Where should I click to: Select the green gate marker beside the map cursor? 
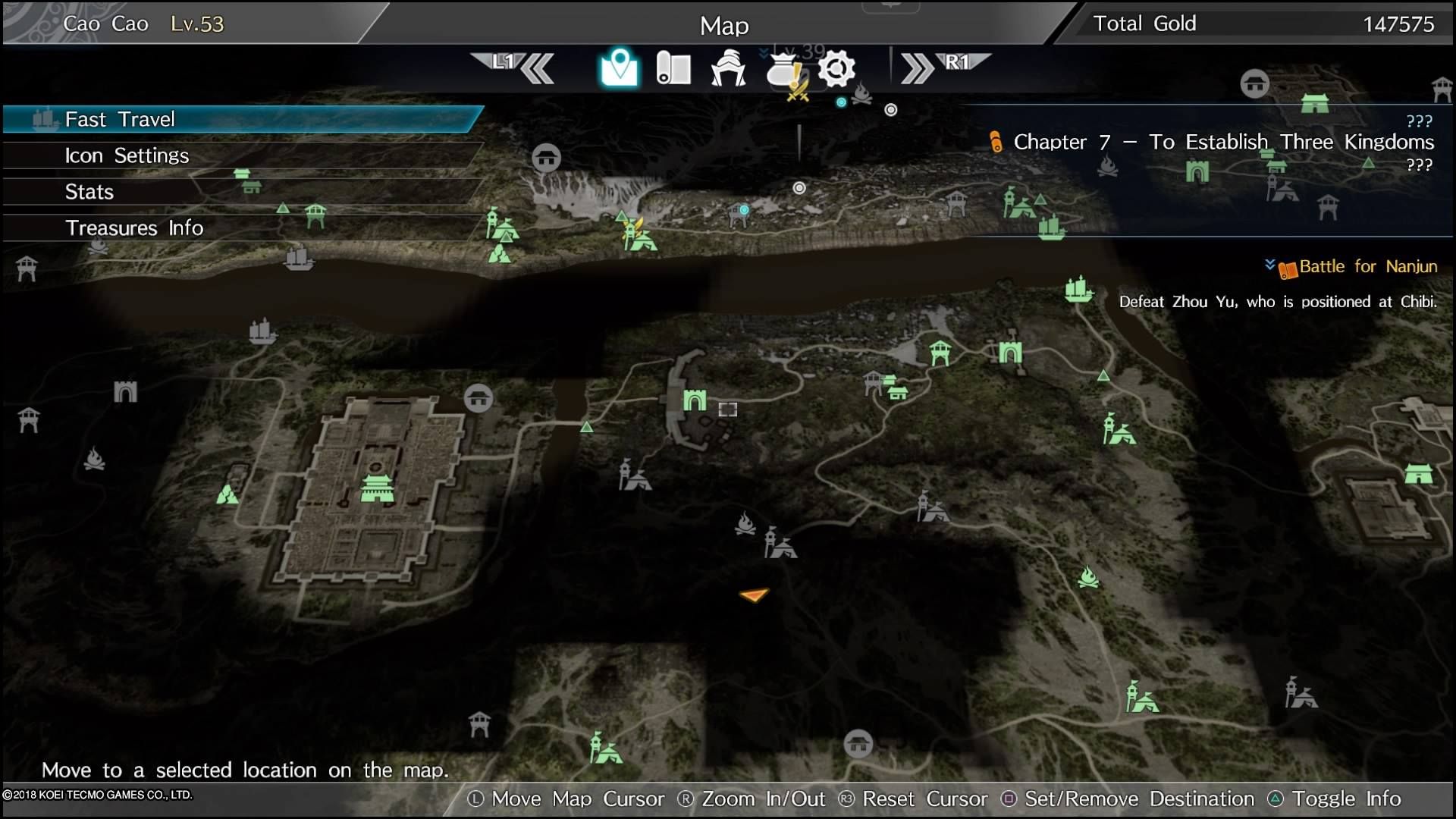694,400
